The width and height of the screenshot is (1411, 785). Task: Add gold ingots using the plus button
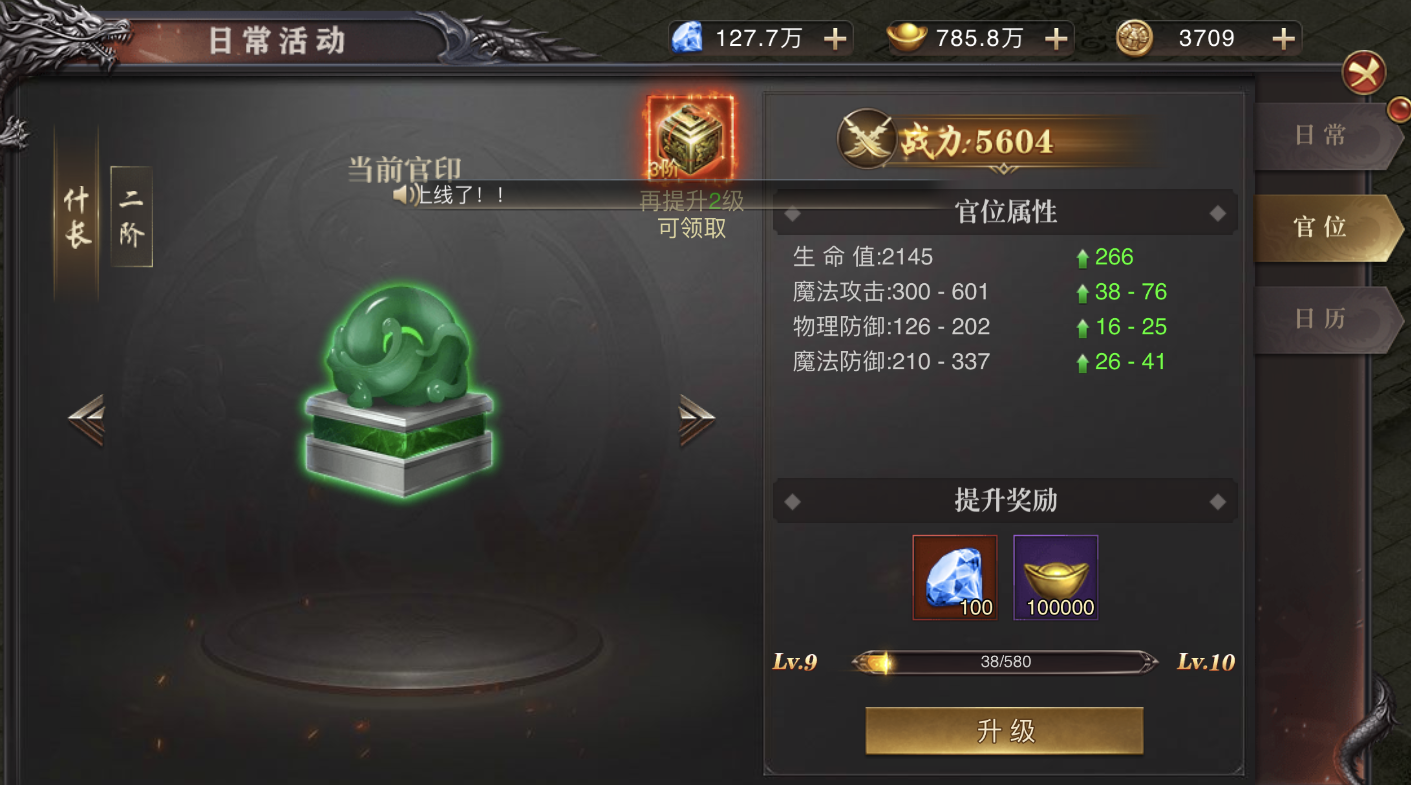coord(1056,39)
